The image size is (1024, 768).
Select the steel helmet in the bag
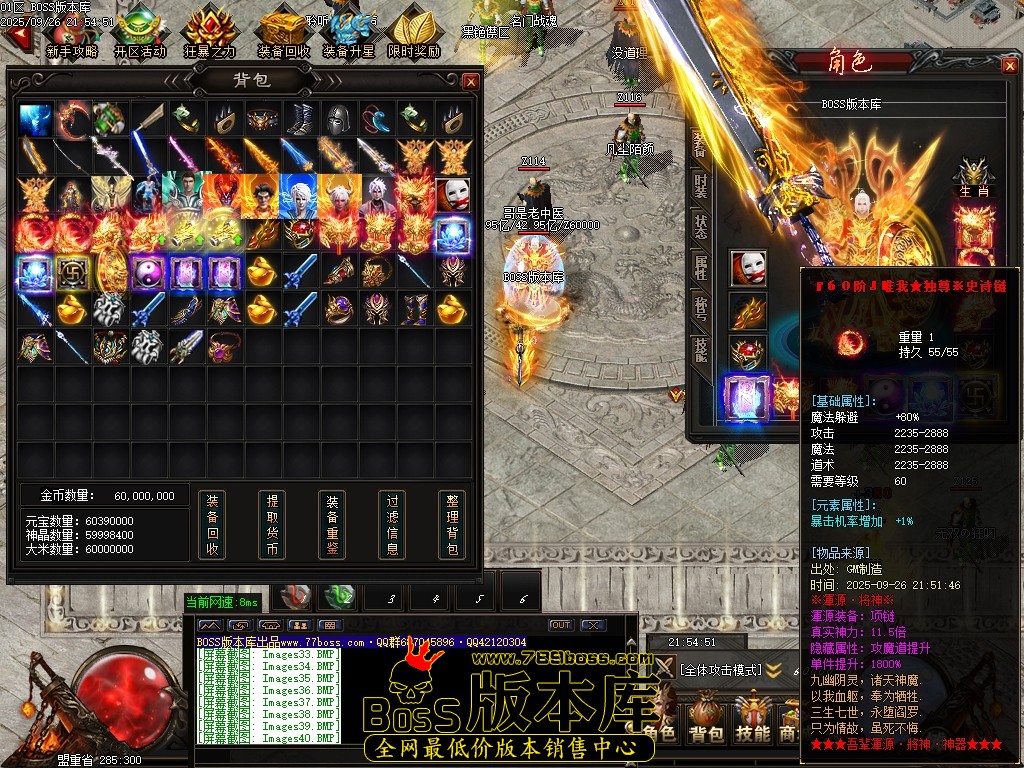340,118
